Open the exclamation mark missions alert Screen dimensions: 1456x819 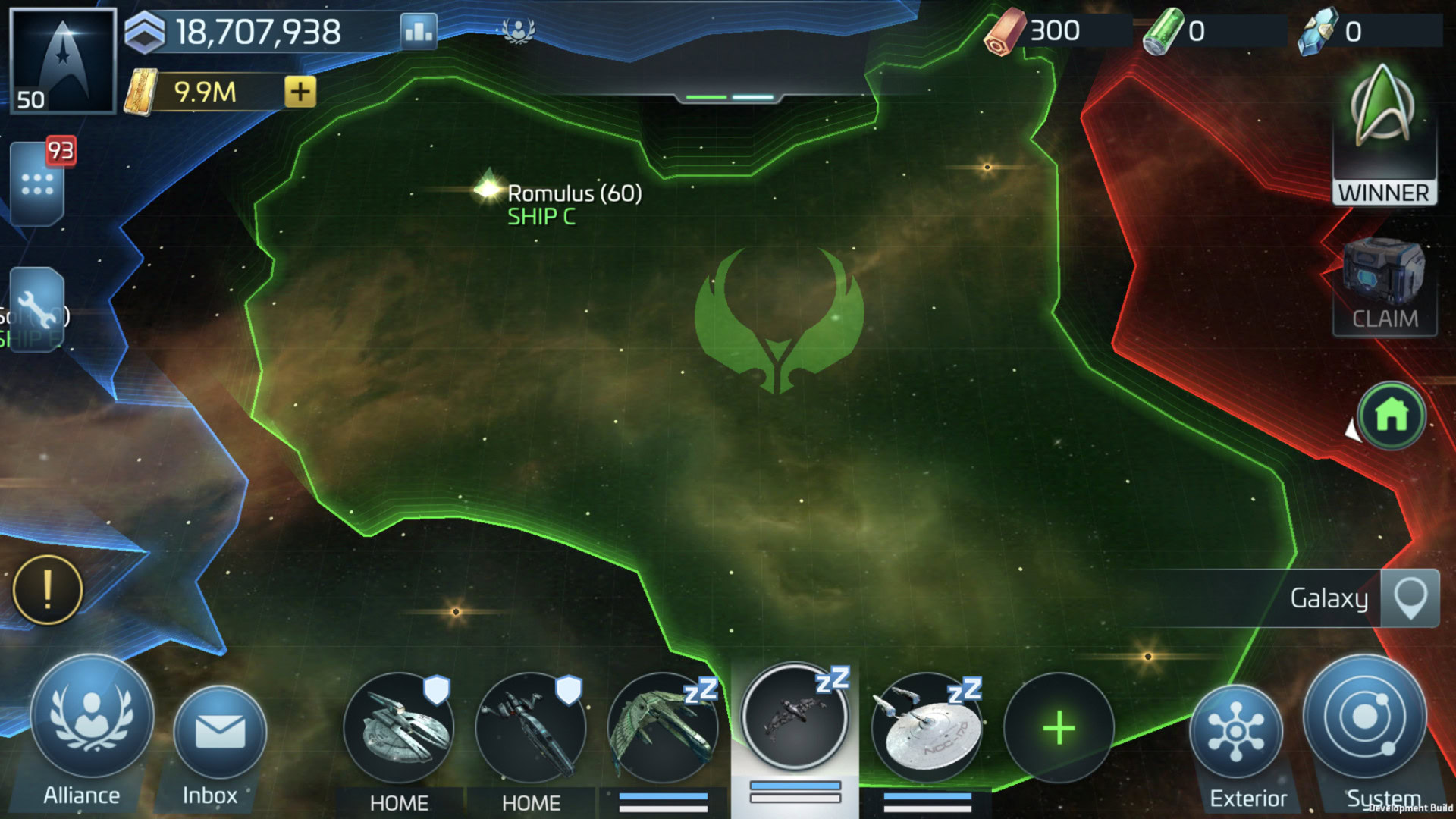pos(48,590)
